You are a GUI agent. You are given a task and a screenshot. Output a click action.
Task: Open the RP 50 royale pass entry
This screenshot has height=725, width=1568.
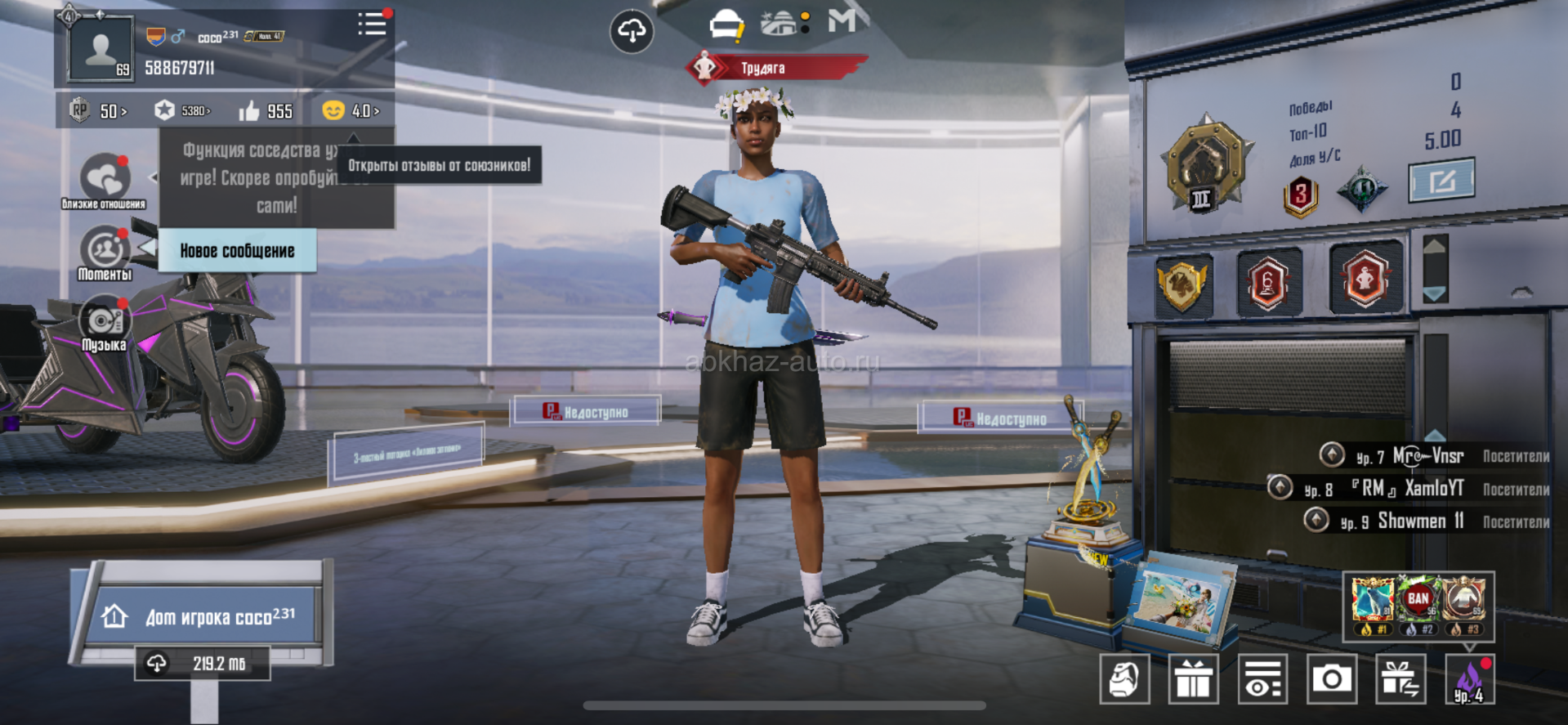99,110
